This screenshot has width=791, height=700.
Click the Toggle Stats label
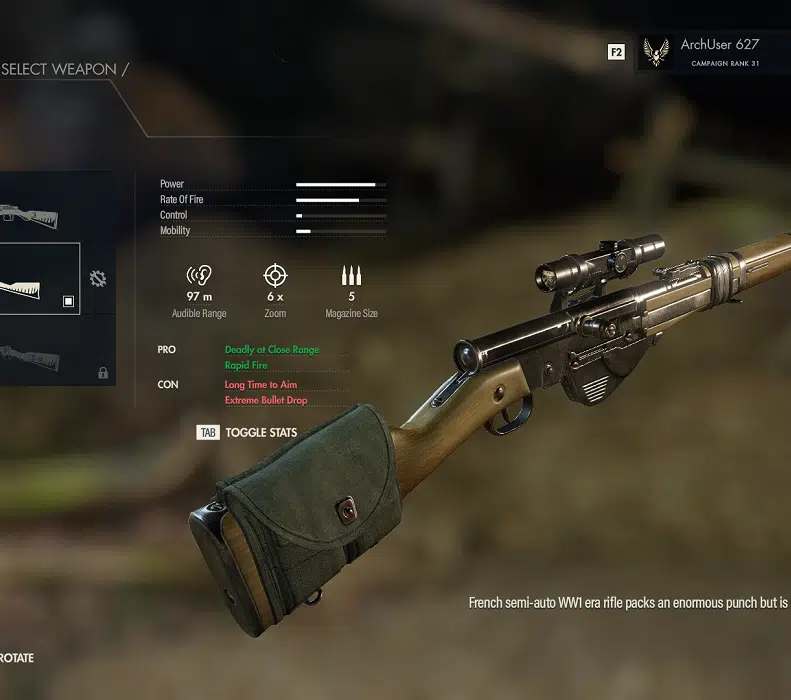(260, 433)
